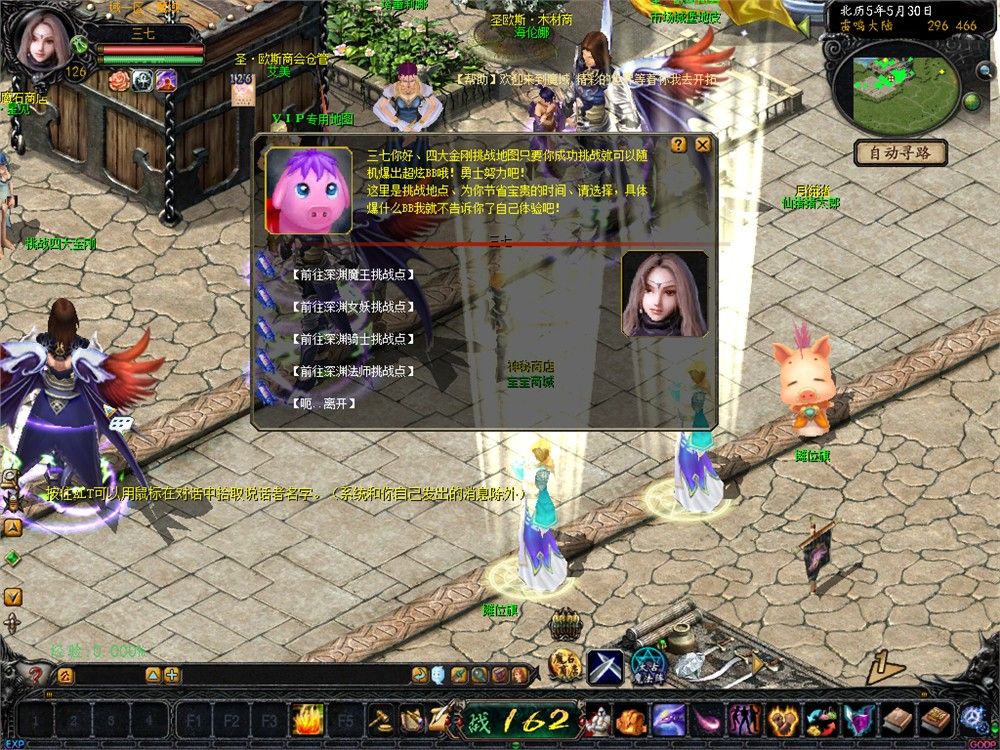Choose 呃..离开 to leave the dialogue
This screenshot has width=1000, height=750.
click(x=323, y=403)
